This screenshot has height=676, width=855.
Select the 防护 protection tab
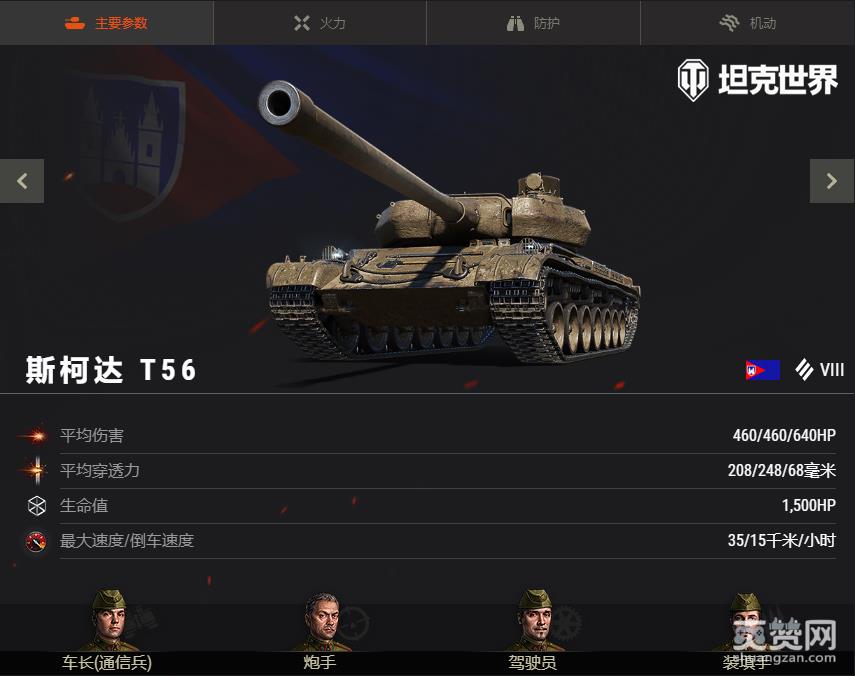point(533,23)
